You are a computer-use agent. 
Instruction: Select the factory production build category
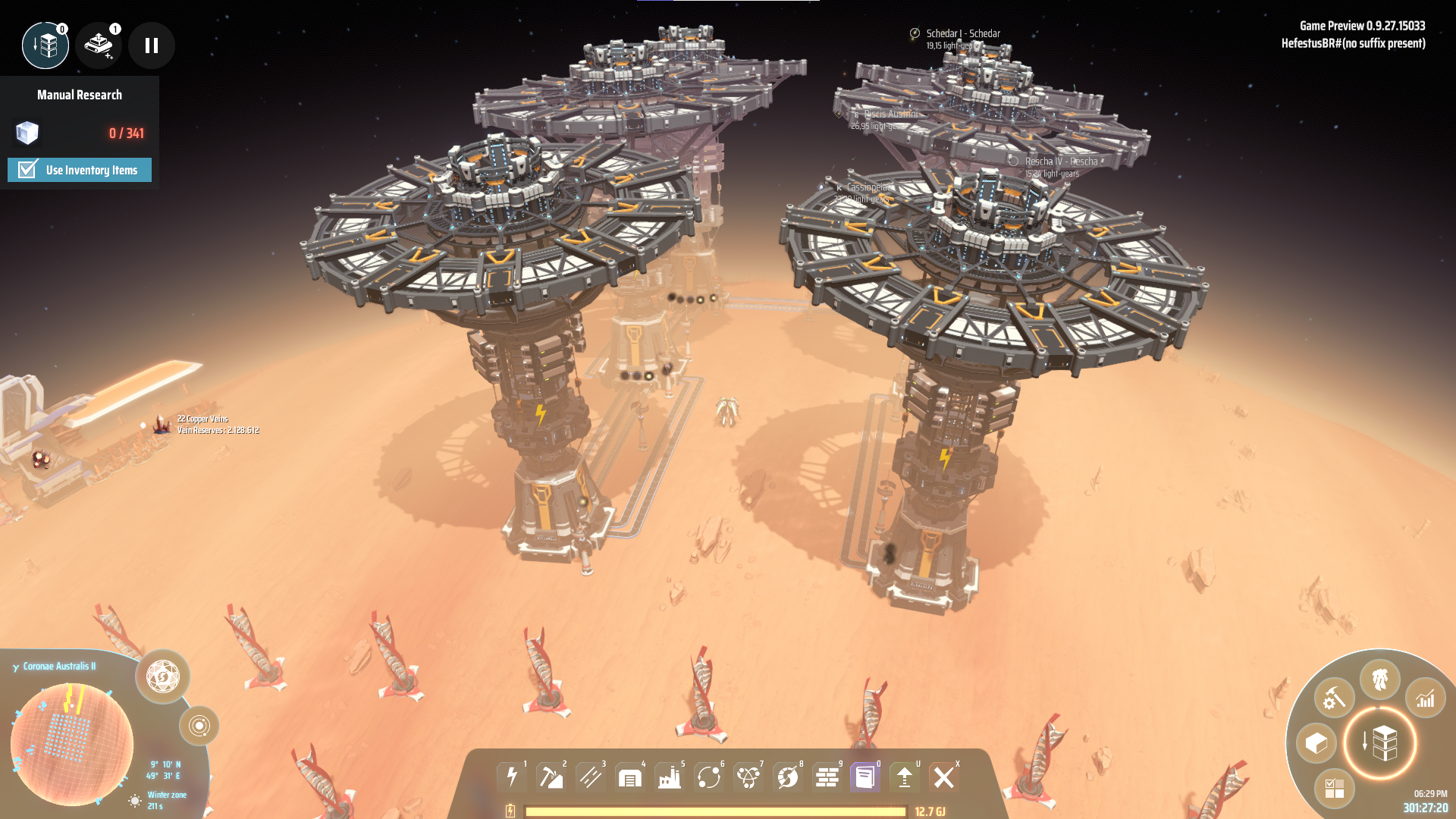(x=670, y=777)
